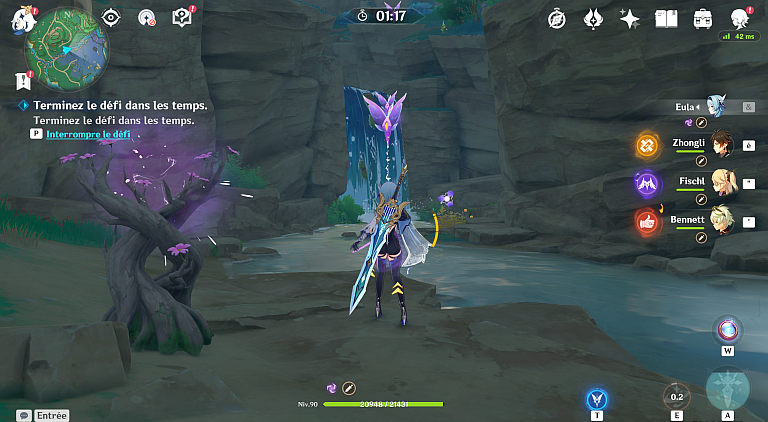Open the backpack inventory icon
768x422 pixels.
703,18
